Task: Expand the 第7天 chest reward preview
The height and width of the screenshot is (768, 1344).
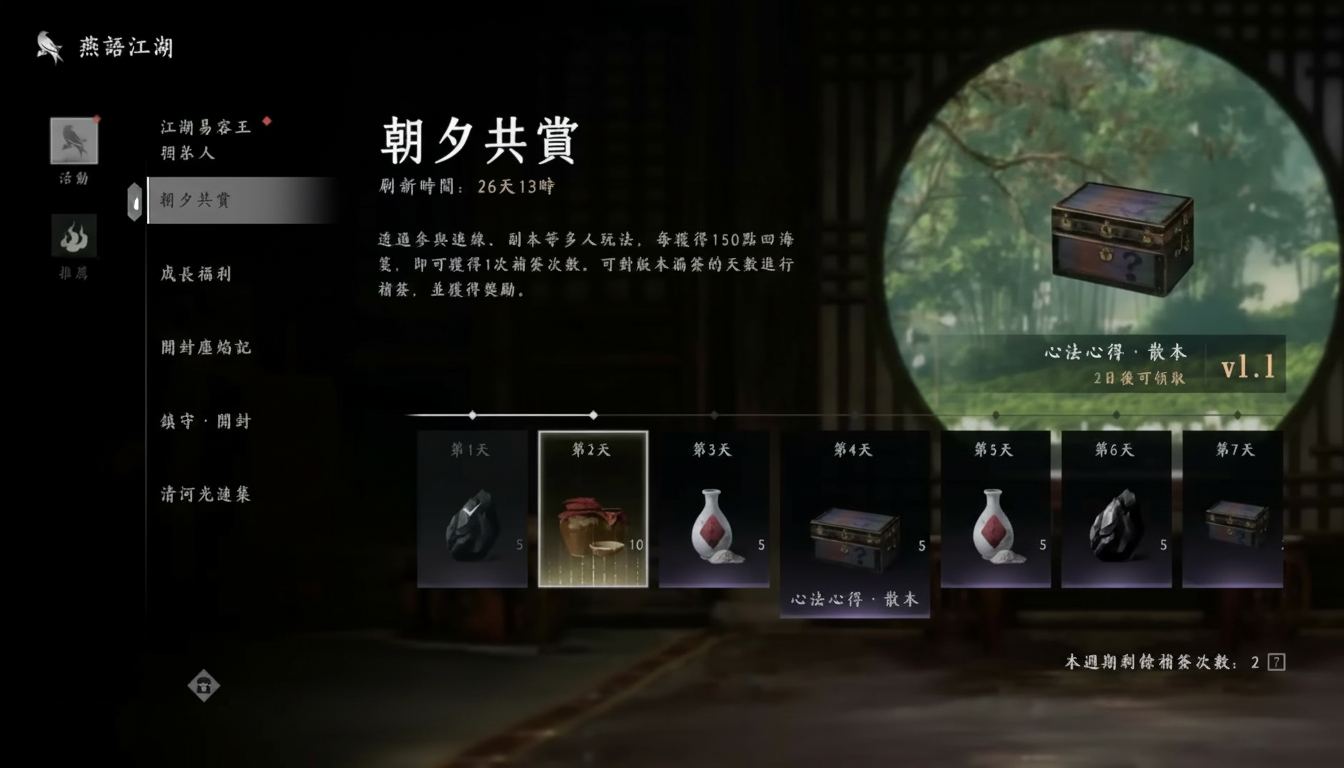Action: [1234, 525]
